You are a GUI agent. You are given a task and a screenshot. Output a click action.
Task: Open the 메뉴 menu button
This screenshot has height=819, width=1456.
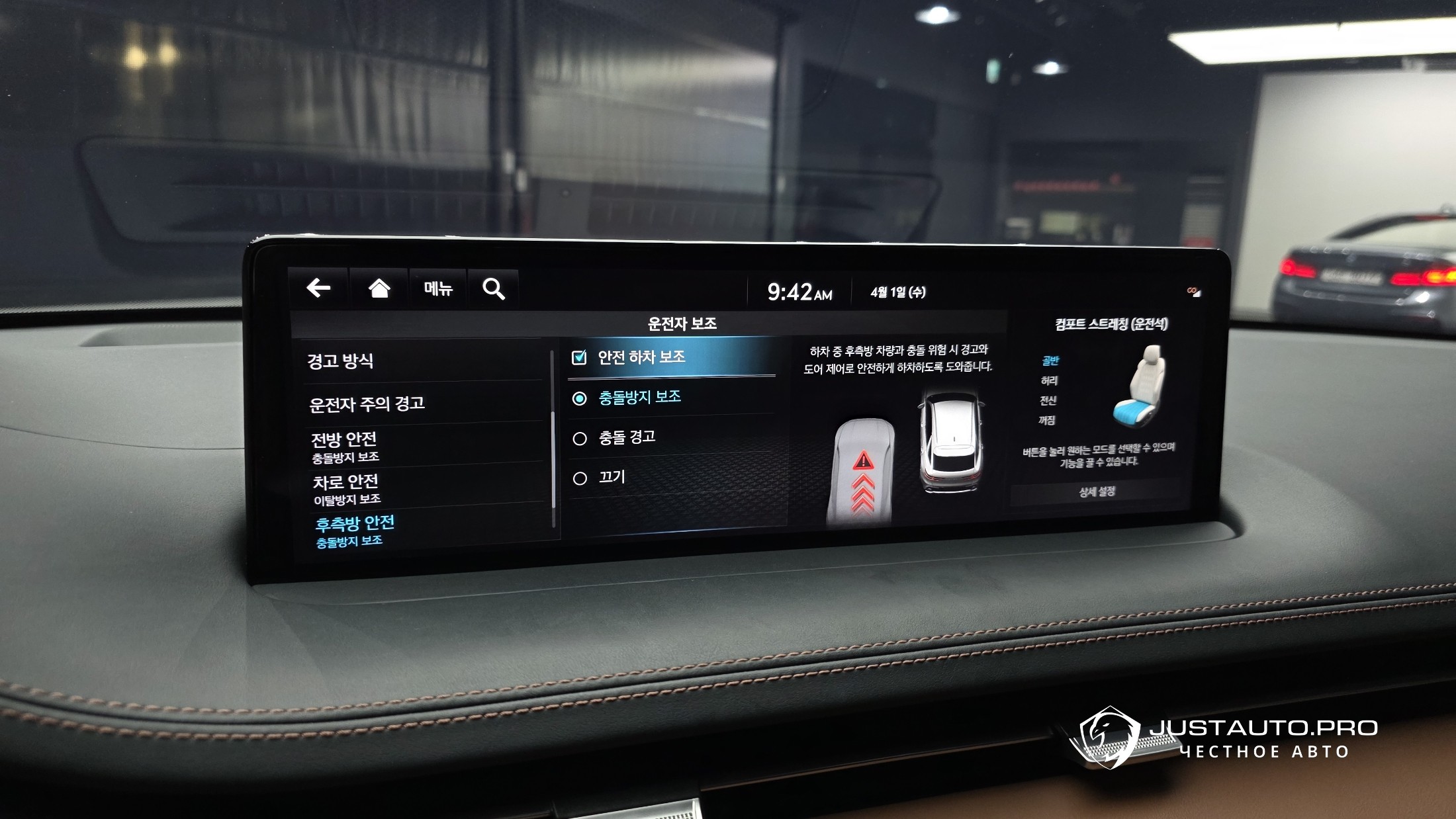pos(438,288)
